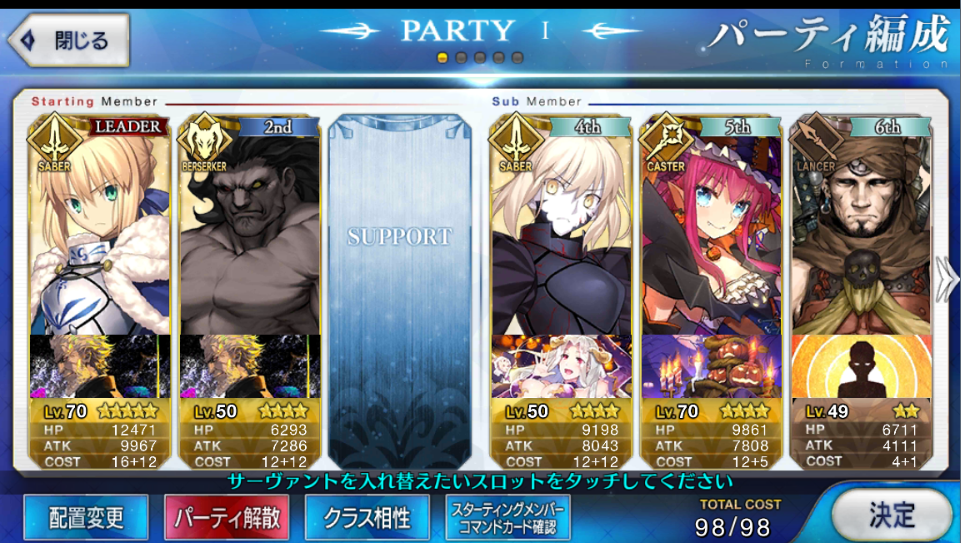Open 配置変更 to rearrange positions
Viewport: 961px width, 543px height.
coord(86,517)
